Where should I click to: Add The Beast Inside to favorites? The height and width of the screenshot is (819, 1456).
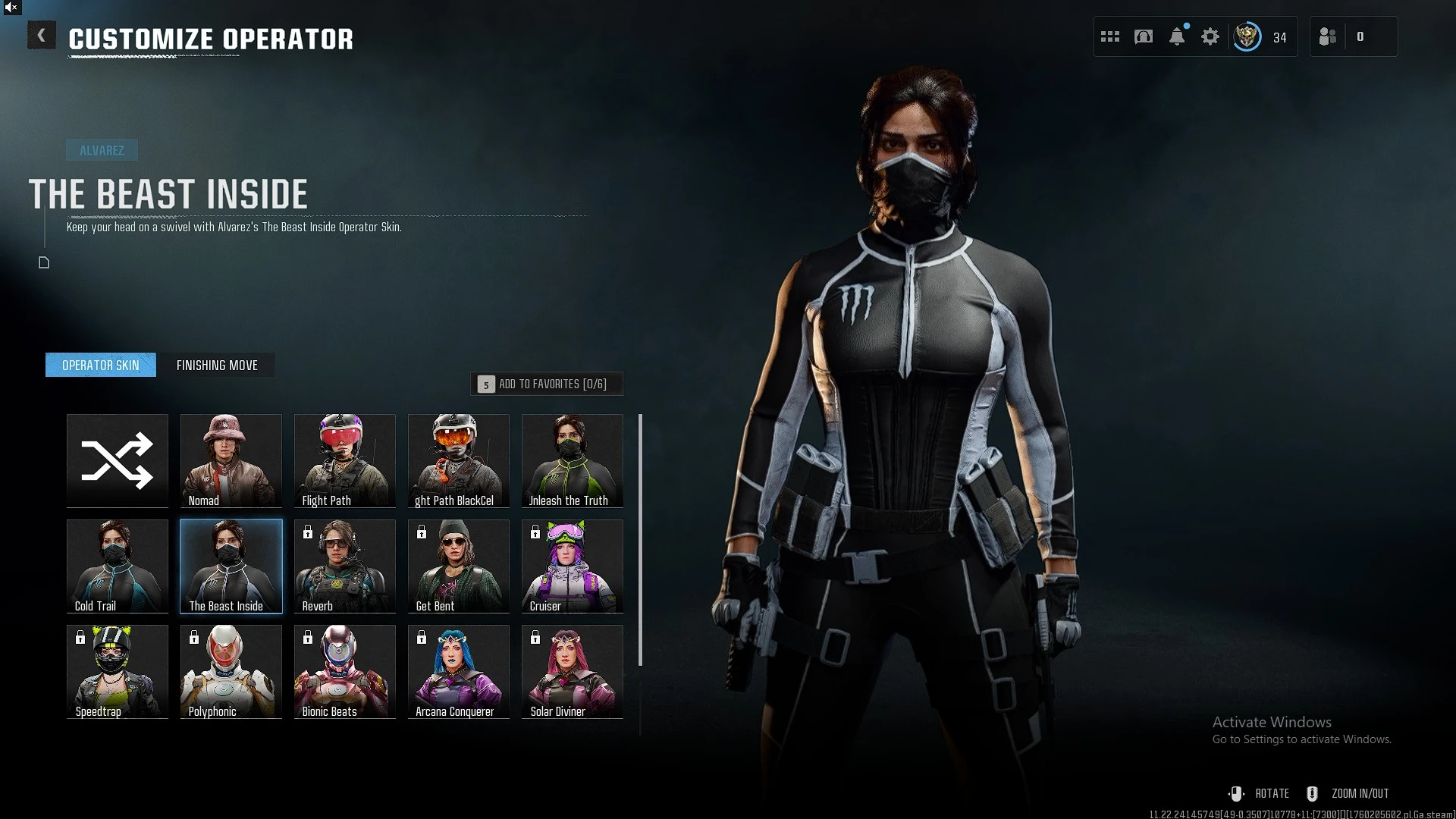(x=546, y=384)
